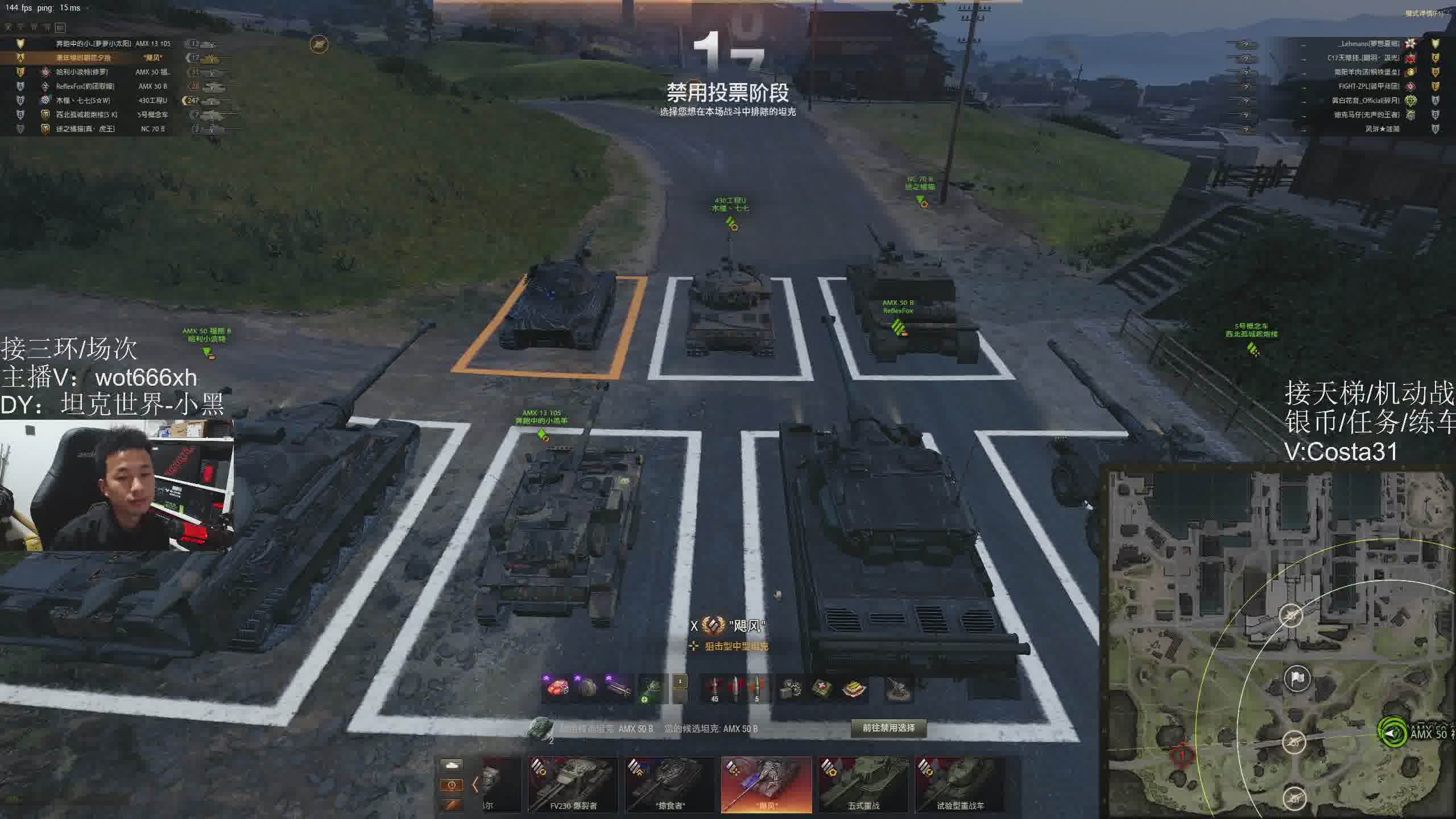
Task: Choose the shell slot with 45 rounds
Action: tap(714, 689)
